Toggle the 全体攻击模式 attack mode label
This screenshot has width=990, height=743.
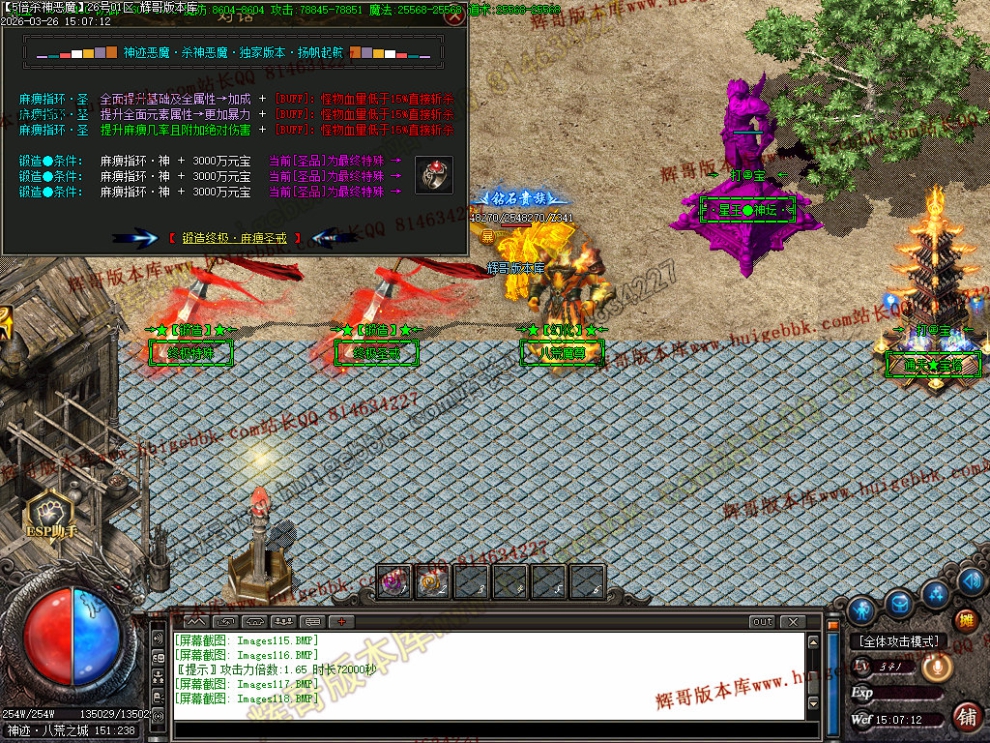(x=898, y=641)
